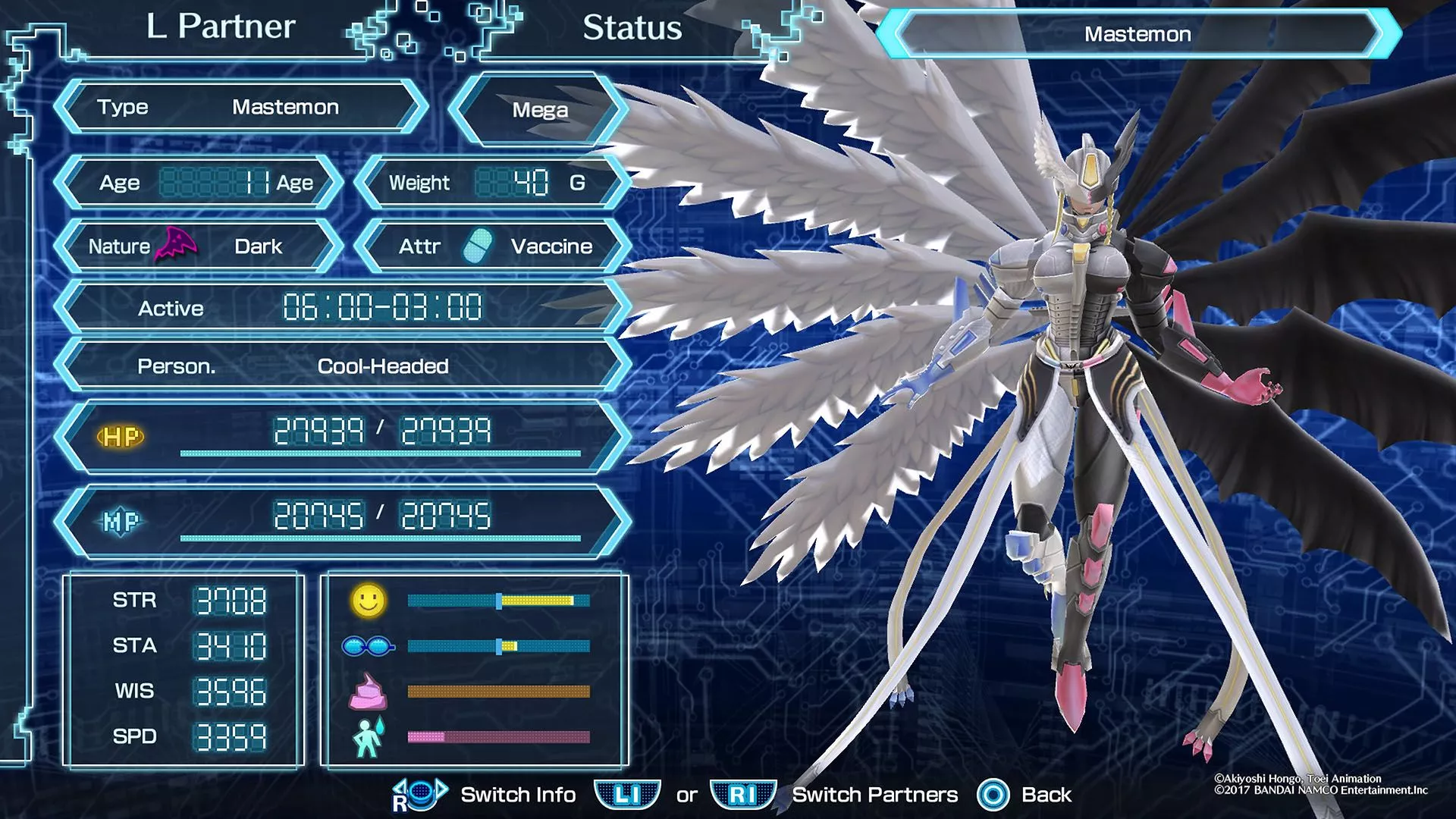
Task: Select the blue goggles discipline icon
Action: pyautogui.click(x=369, y=646)
